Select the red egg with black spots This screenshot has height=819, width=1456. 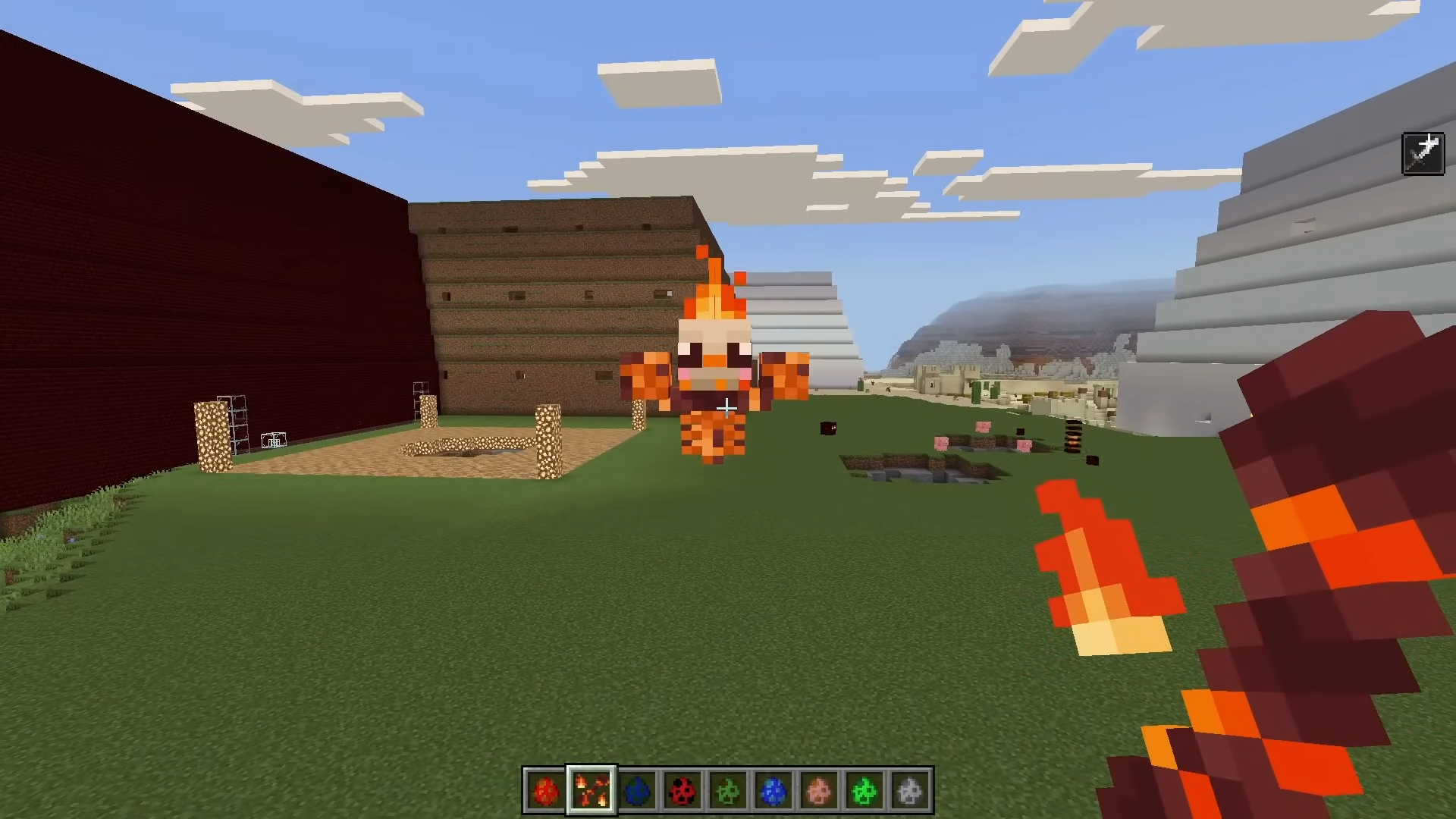tap(682, 791)
